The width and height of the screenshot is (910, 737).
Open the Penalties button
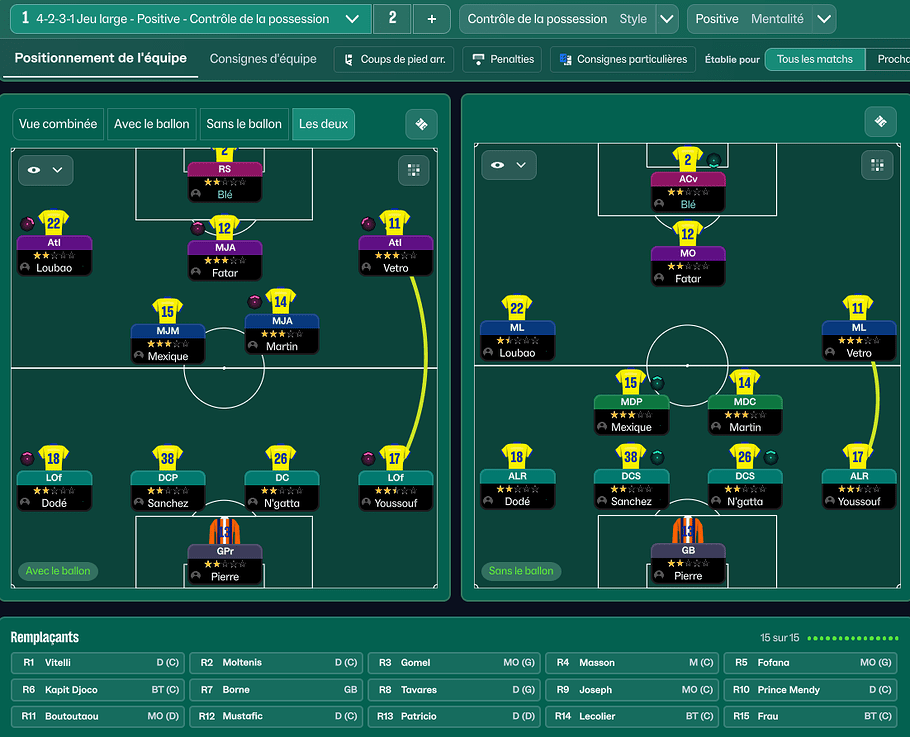[x=503, y=59]
